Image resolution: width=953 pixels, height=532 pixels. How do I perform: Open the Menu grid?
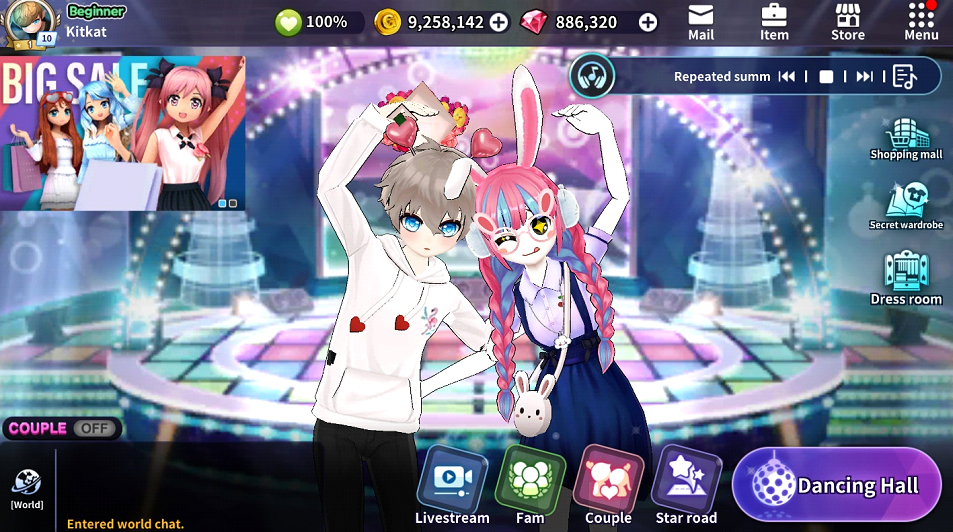coord(921,21)
